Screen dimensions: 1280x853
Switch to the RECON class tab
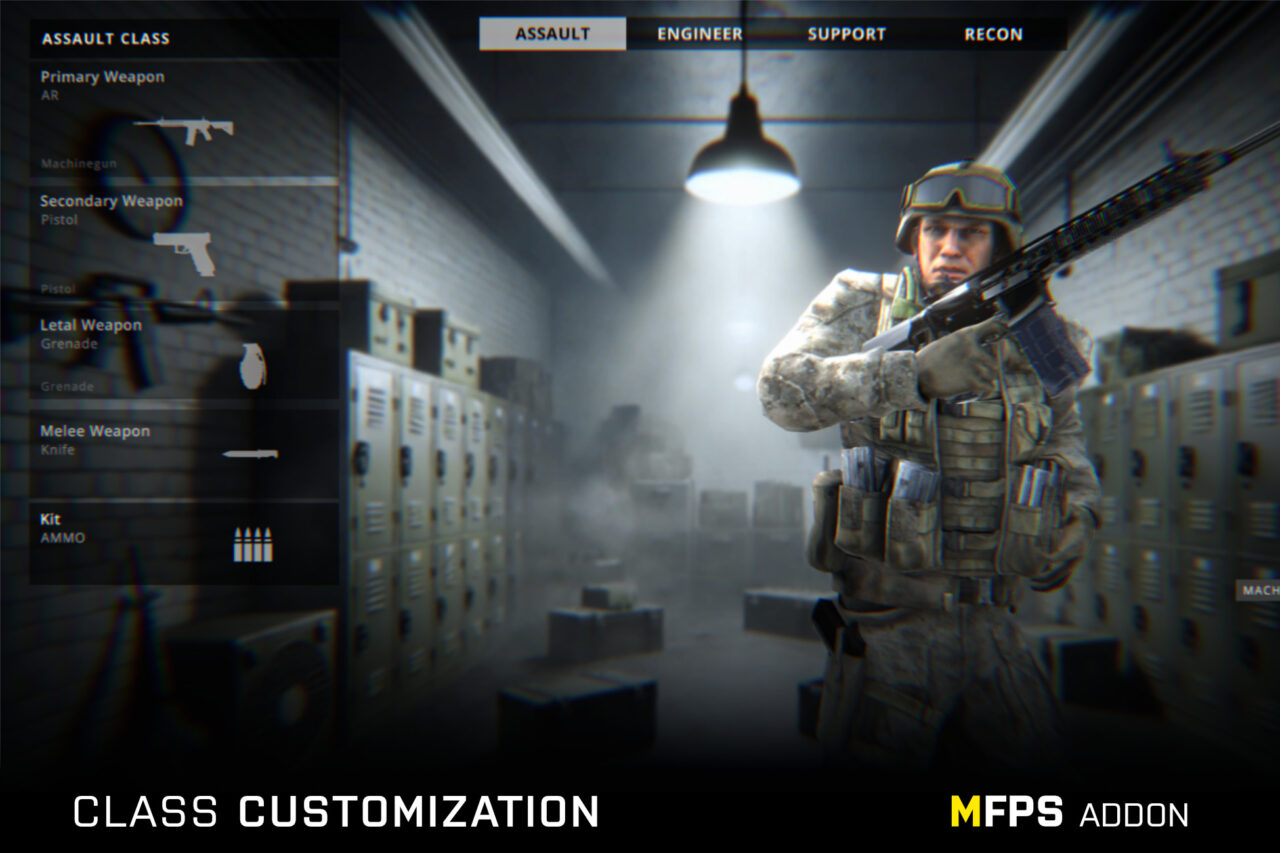pyautogui.click(x=993, y=33)
